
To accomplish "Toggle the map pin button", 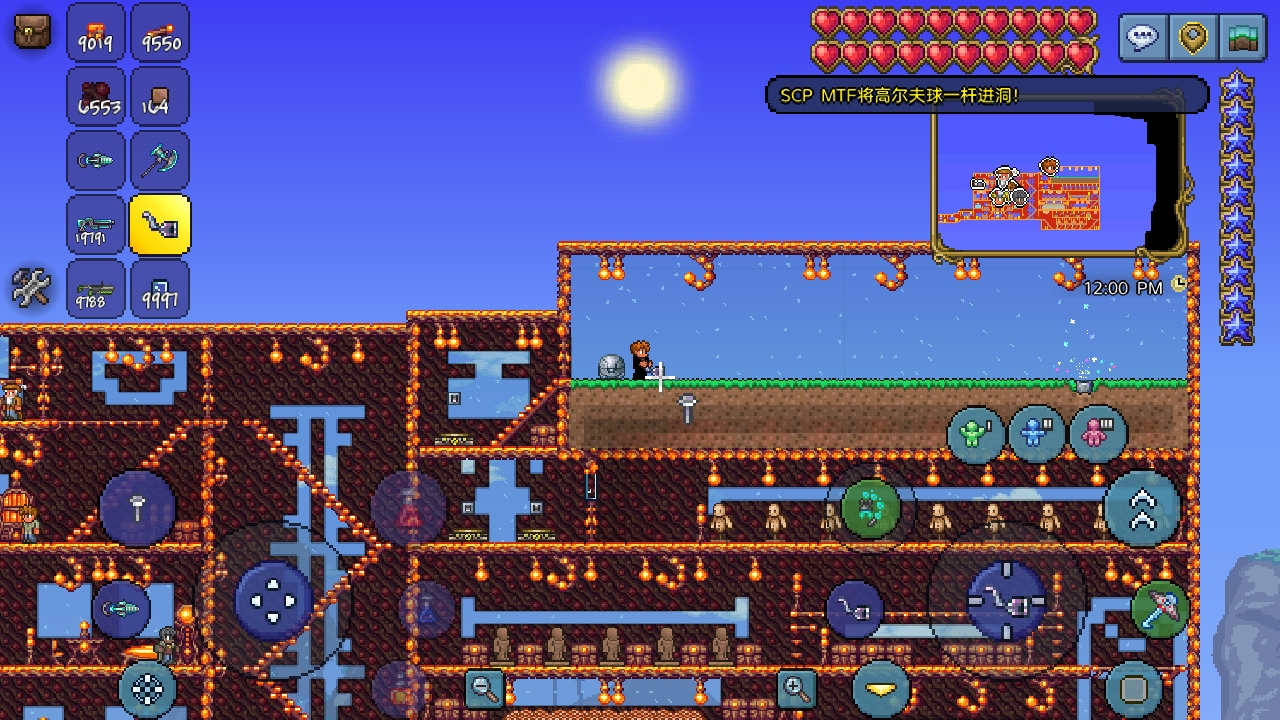I will 1192,38.
